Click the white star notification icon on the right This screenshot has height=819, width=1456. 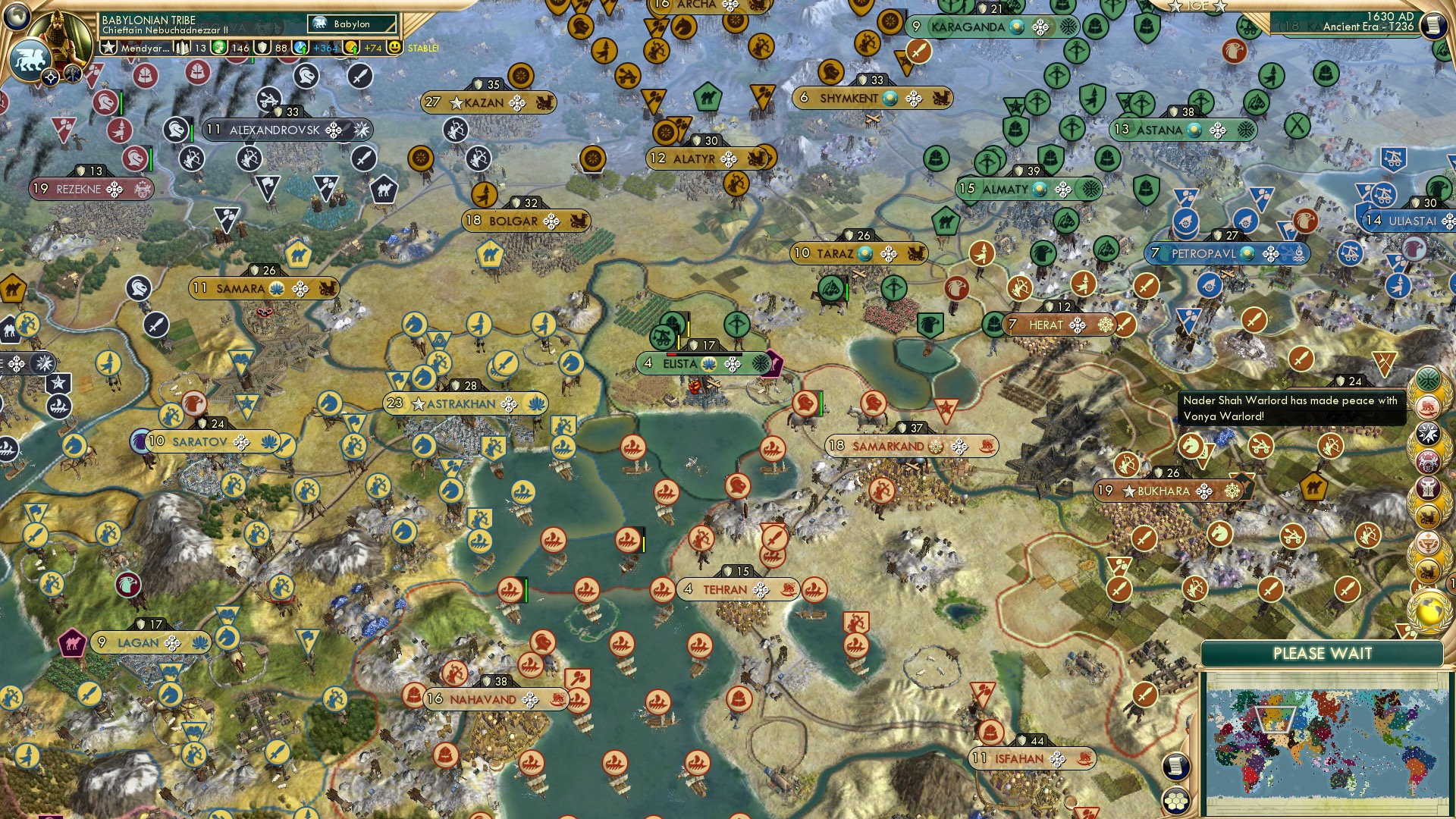coord(1429,433)
